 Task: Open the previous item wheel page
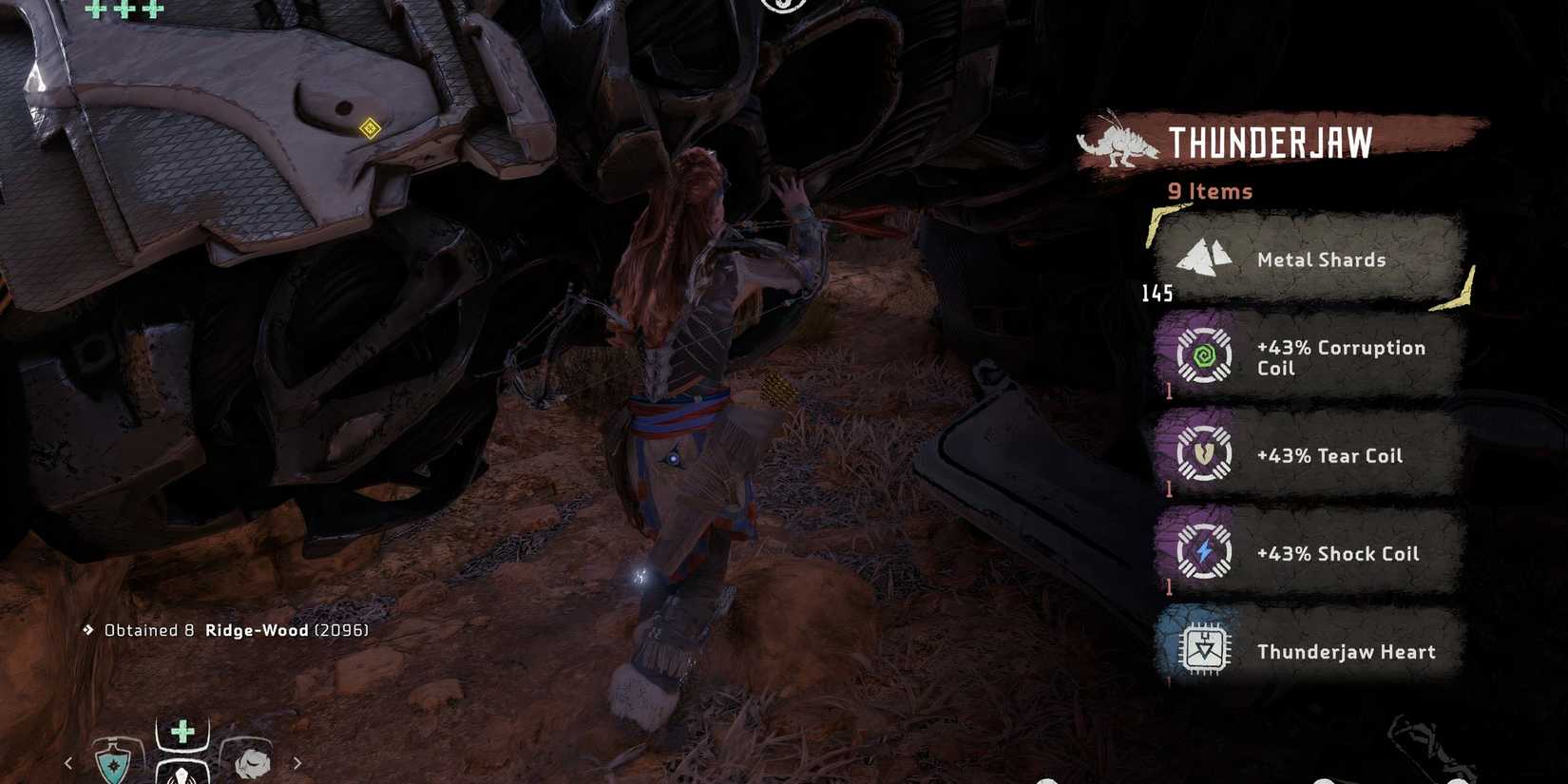67,762
